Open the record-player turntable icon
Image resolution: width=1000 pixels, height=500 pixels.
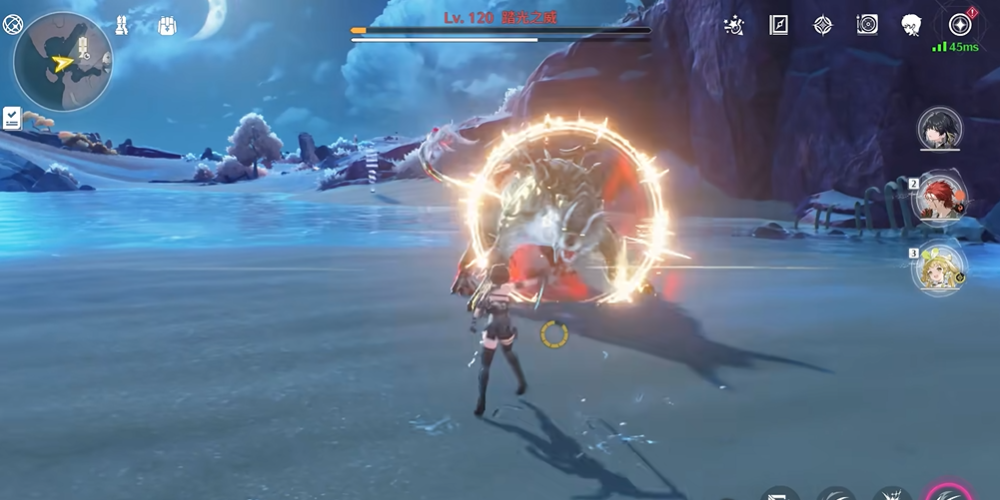point(866,25)
